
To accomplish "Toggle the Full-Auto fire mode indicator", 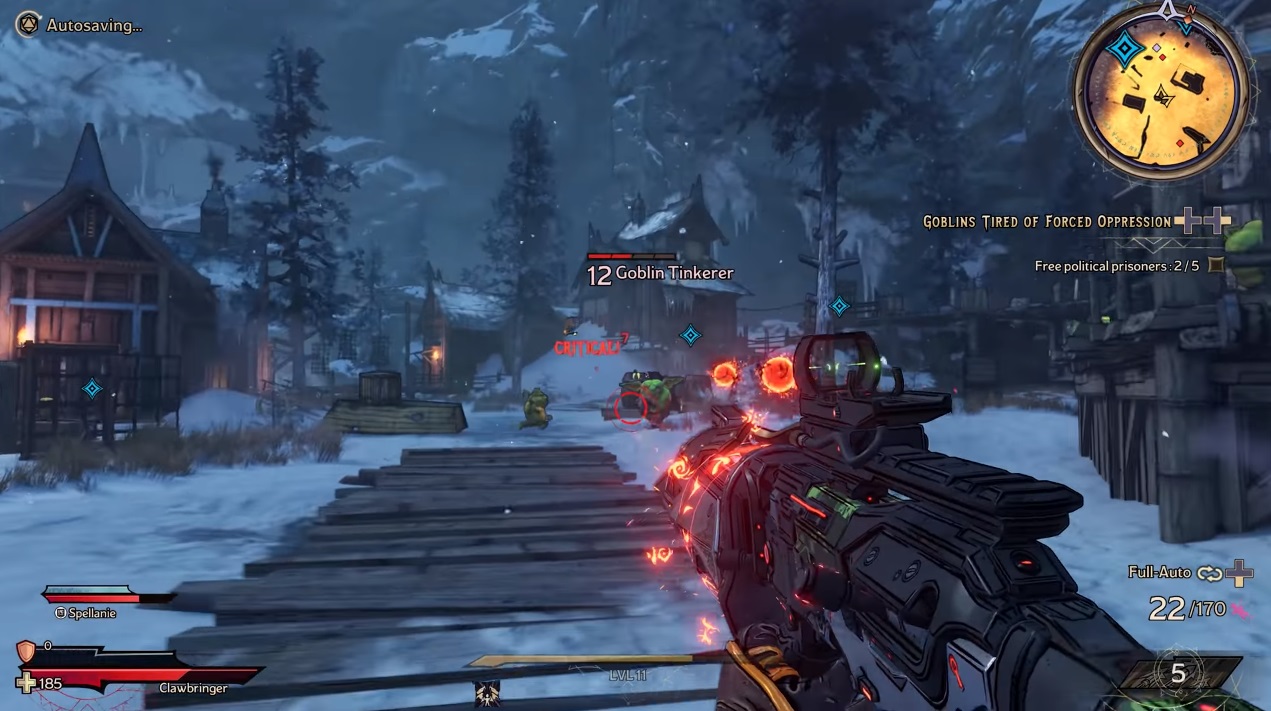I will click(1159, 573).
